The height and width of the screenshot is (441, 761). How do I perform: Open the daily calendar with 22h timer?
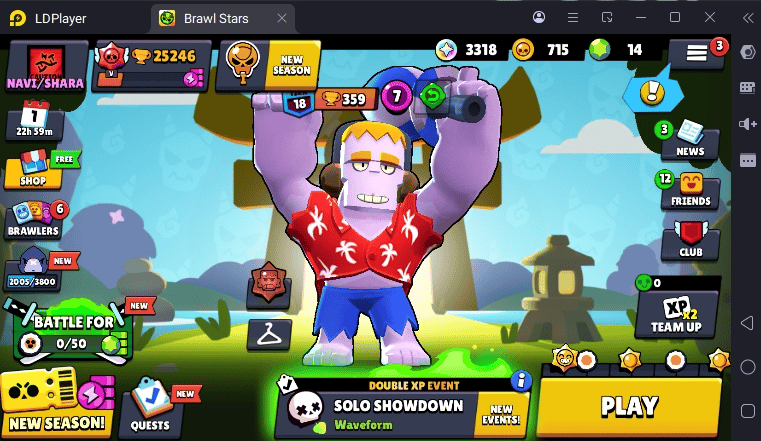(x=34, y=121)
